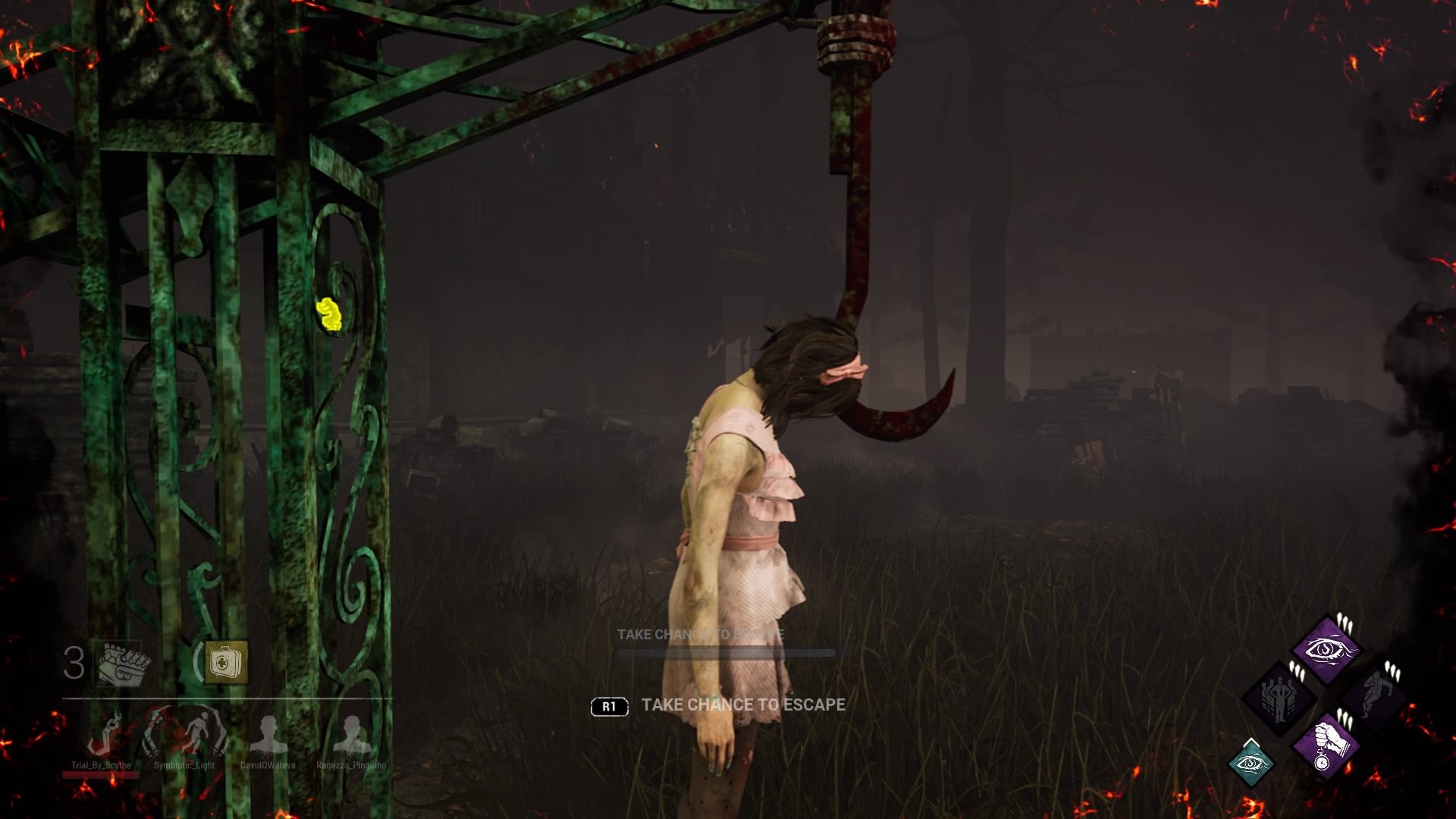This screenshot has height=819, width=1456.
Task: Select the med-kit item icon
Action: pyautogui.click(x=225, y=661)
